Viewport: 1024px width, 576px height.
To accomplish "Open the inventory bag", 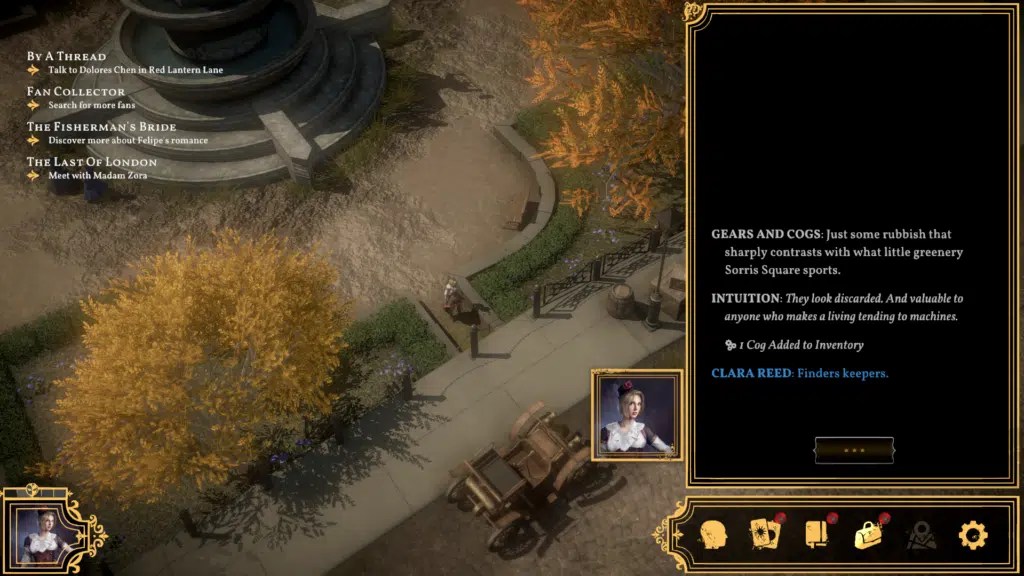I will [867, 534].
